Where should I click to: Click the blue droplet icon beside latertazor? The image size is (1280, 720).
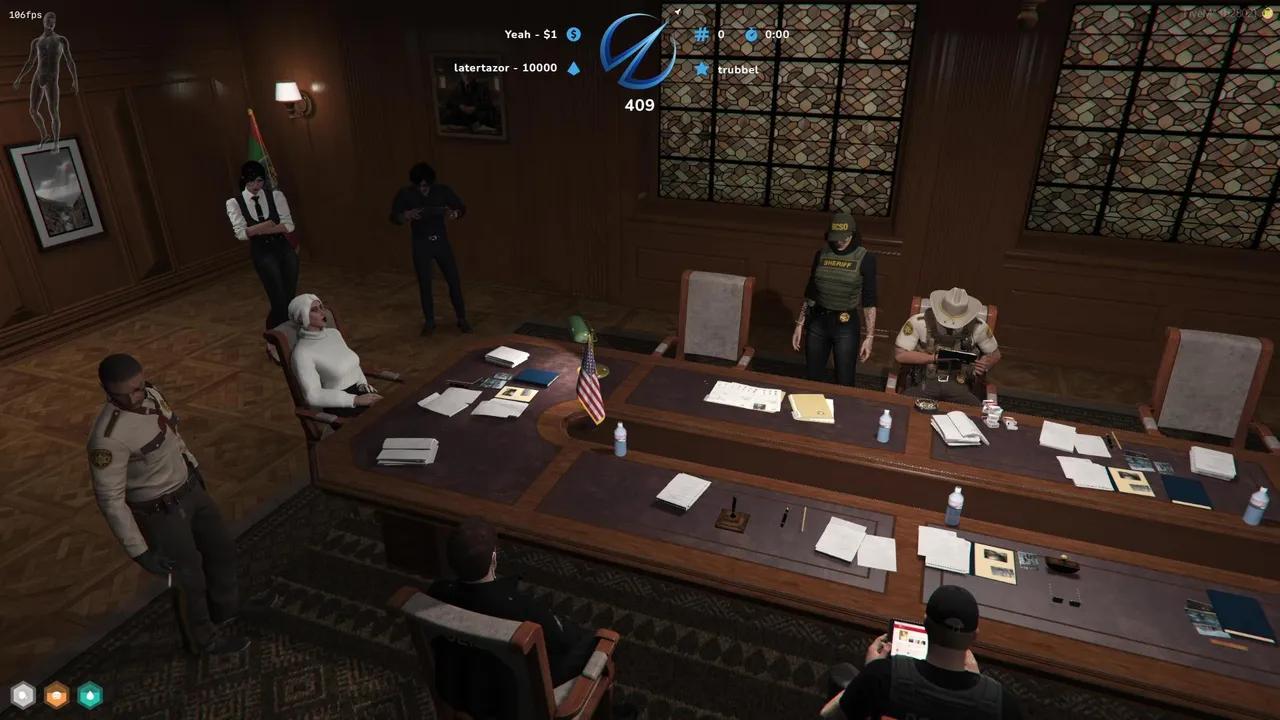[574, 68]
